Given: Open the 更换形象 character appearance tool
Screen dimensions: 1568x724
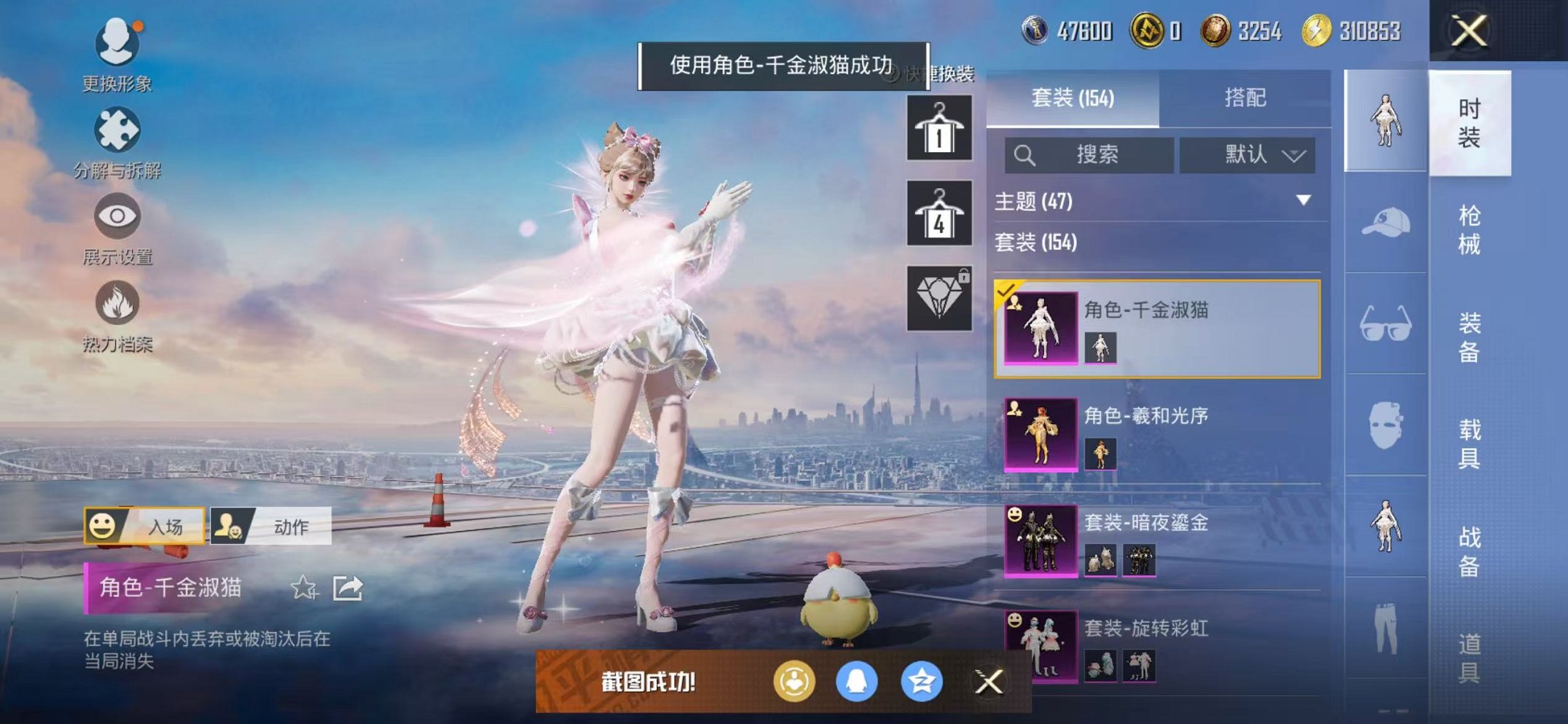Looking at the screenshot, I should click(x=117, y=45).
